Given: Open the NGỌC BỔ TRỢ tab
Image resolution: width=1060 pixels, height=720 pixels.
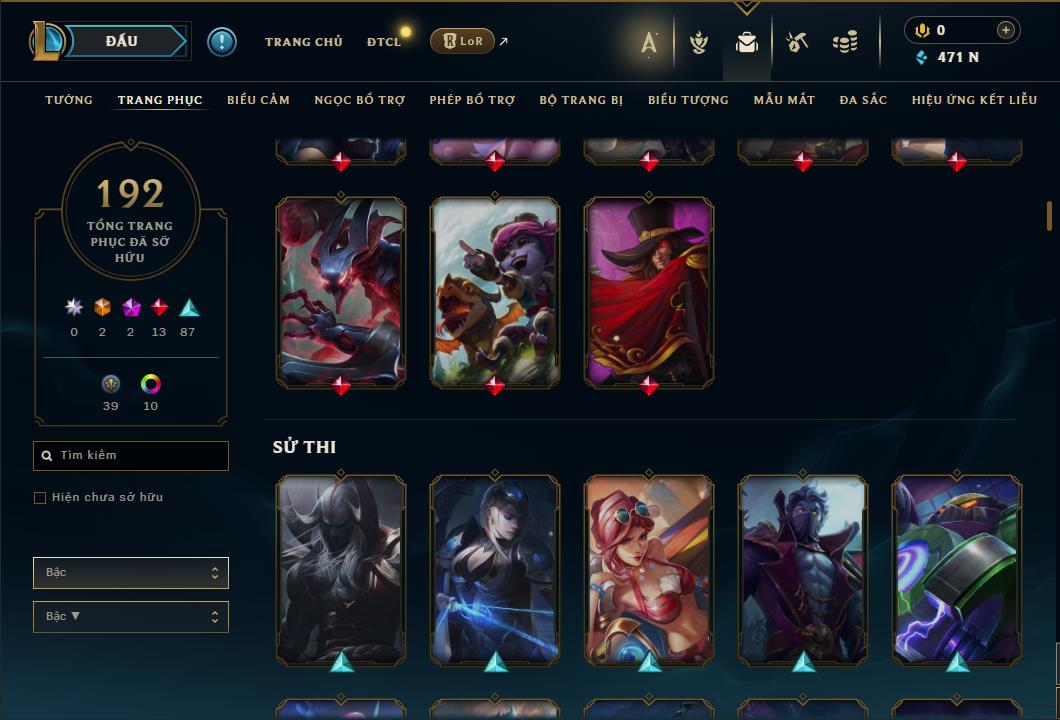Looking at the screenshot, I should (360, 100).
